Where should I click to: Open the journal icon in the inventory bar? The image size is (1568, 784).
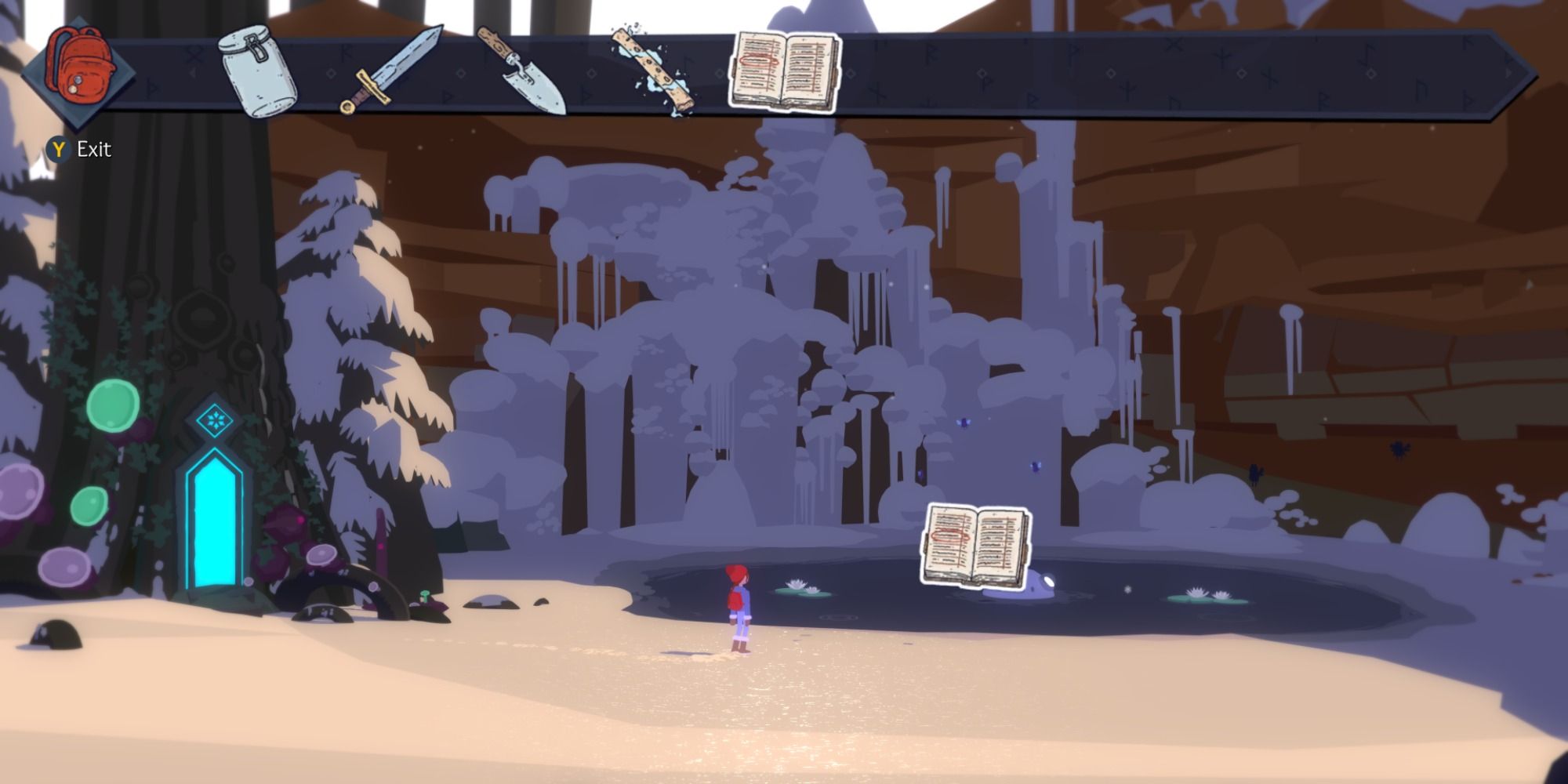point(784,71)
